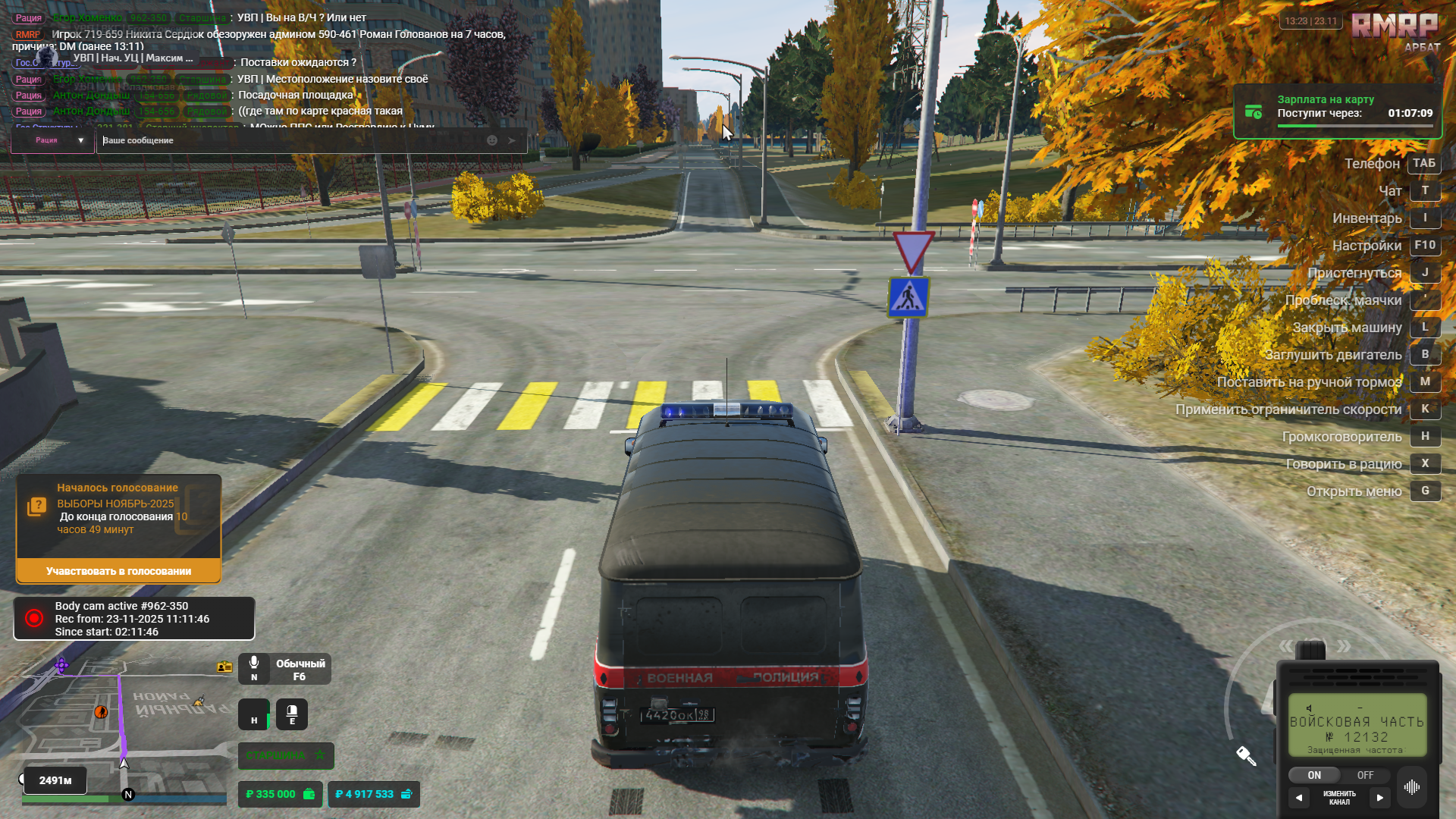Open the emoji picker in chat bar

point(491,140)
